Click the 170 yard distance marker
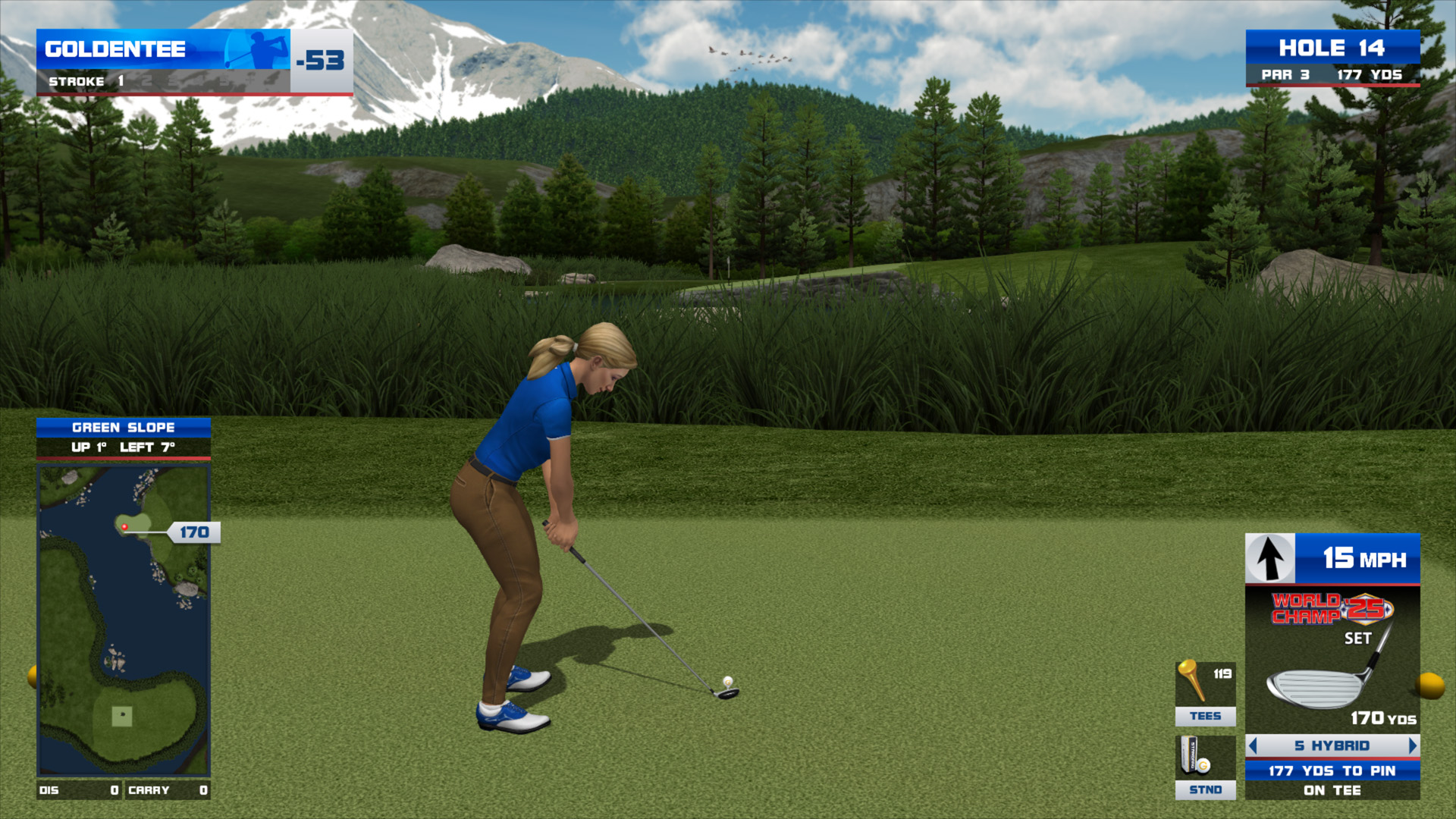The image size is (1456, 819). point(194,532)
